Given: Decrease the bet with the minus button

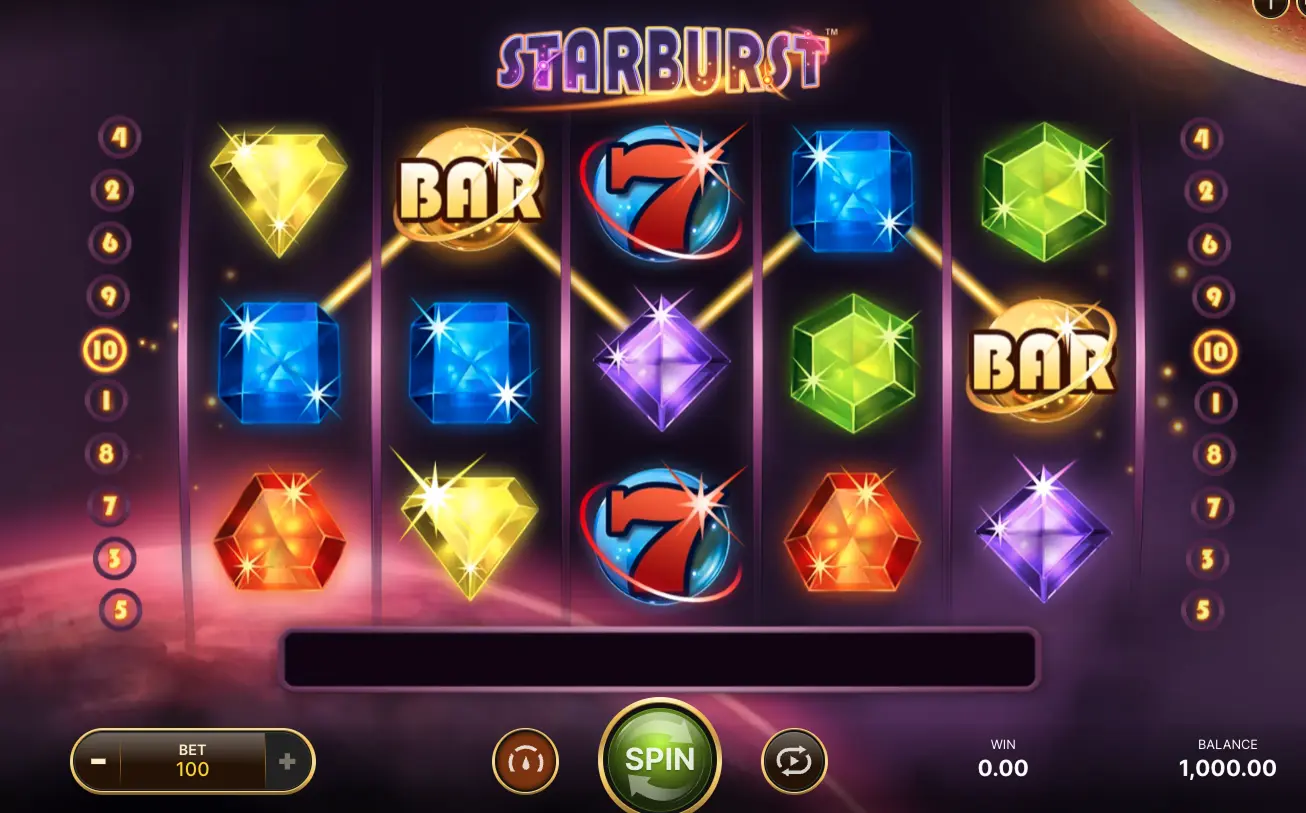Looking at the screenshot, I should click(98, 761).
